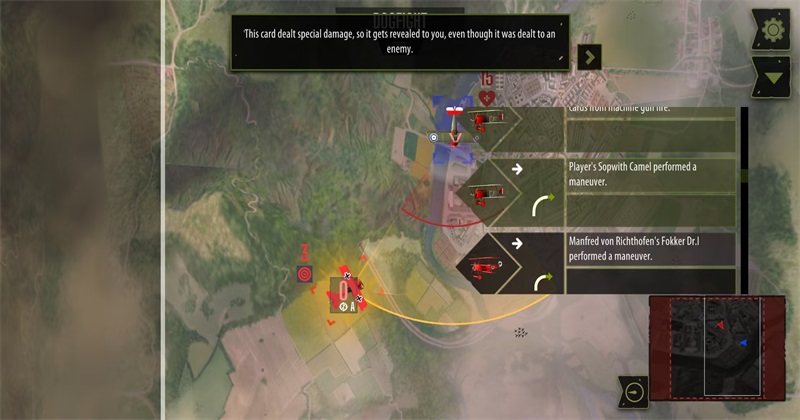Open the gear settings menu
Image resolution: width=800 pixels, height=420 pixels.
tap(773, 30)
